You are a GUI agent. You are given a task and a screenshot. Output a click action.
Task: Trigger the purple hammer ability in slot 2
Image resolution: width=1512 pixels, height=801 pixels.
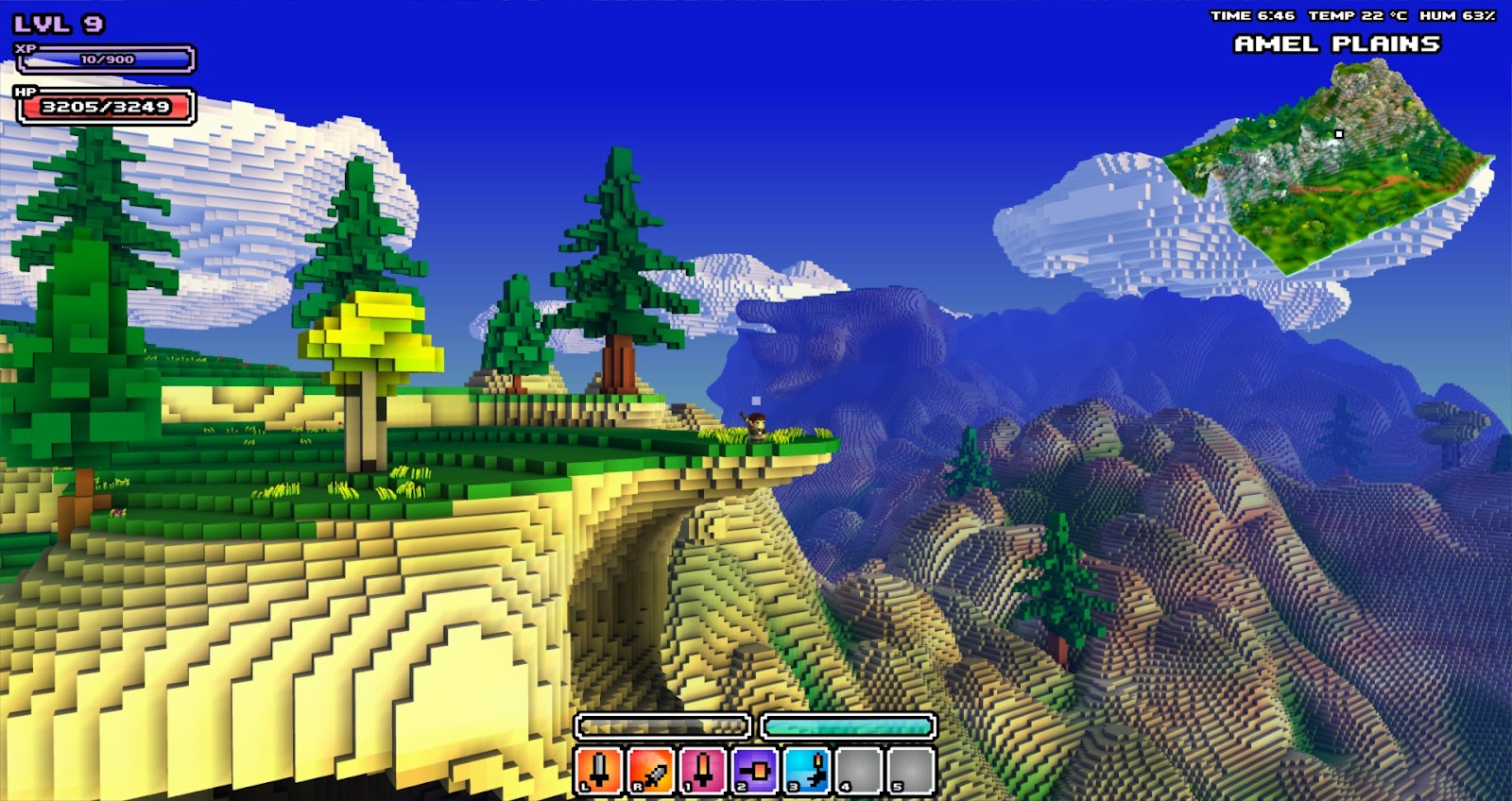click(x=755, y=770)
